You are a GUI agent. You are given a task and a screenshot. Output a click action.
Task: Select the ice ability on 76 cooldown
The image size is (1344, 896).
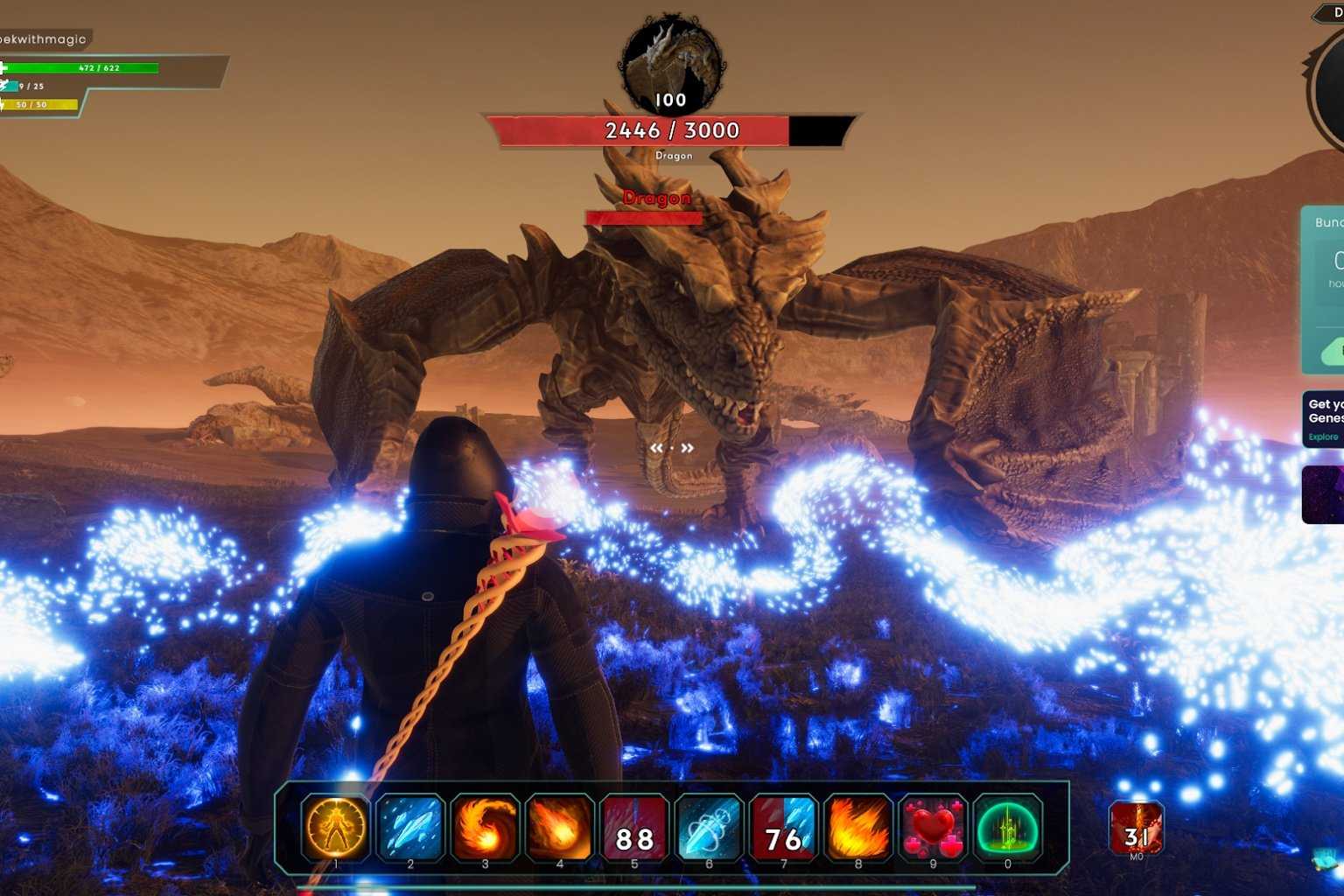tap(784, 827)
